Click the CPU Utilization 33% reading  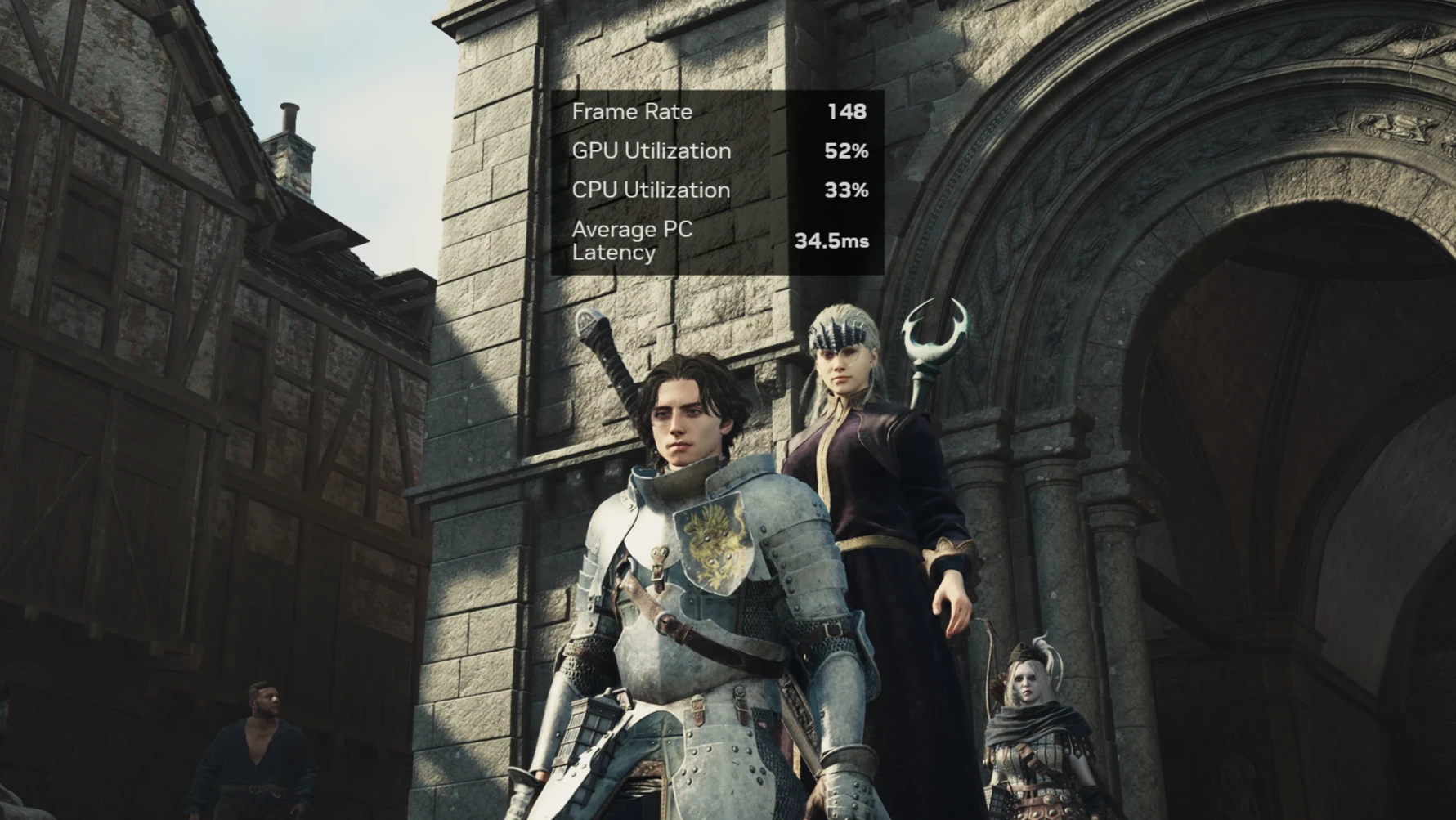(x=848, y=190)
